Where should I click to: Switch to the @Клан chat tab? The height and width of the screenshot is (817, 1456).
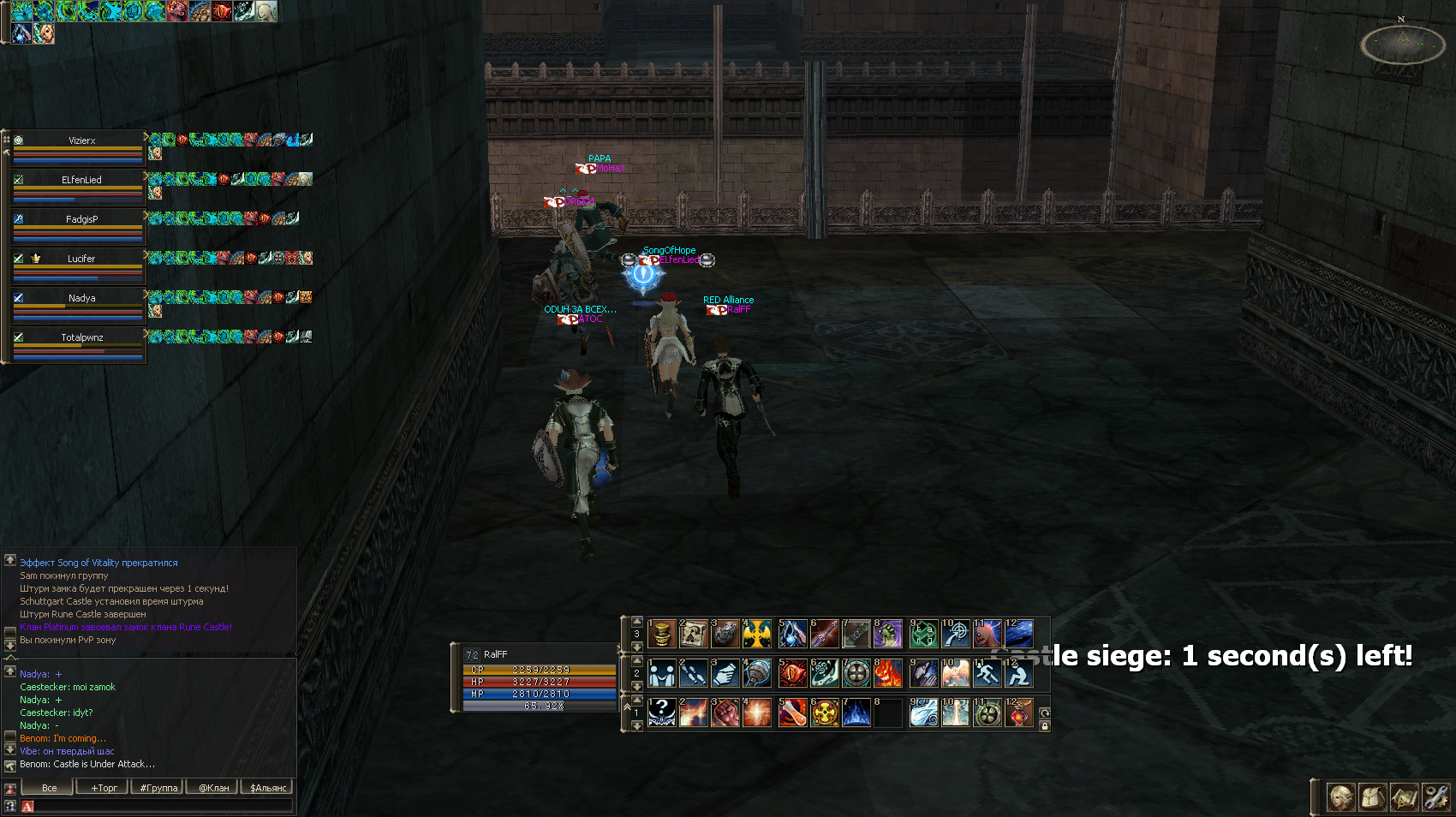[213, 788]
